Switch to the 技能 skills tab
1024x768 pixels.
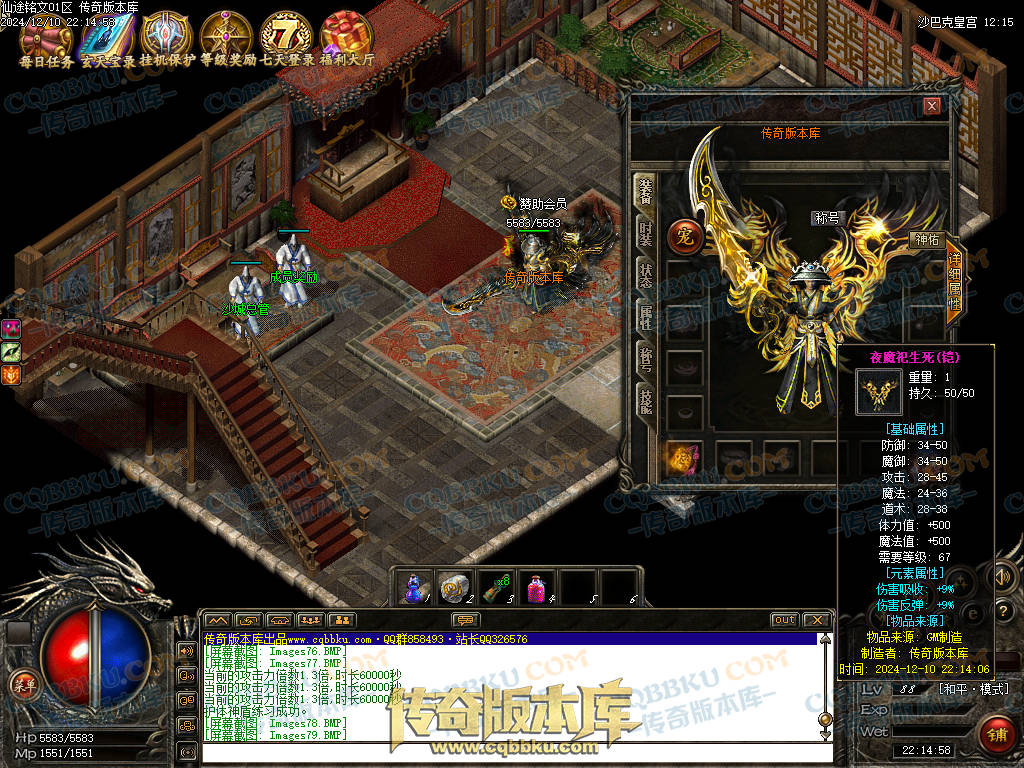(x=646, y=403)
